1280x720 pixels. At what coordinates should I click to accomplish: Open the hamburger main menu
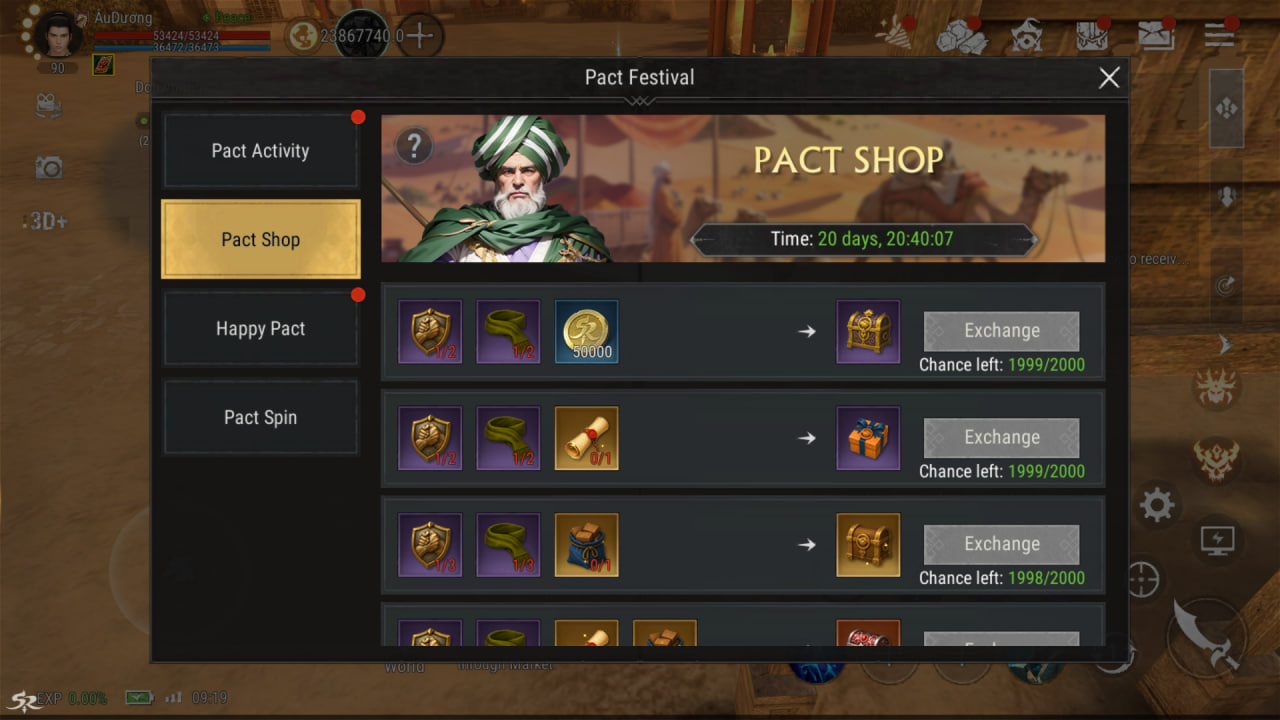[1219, 36]
